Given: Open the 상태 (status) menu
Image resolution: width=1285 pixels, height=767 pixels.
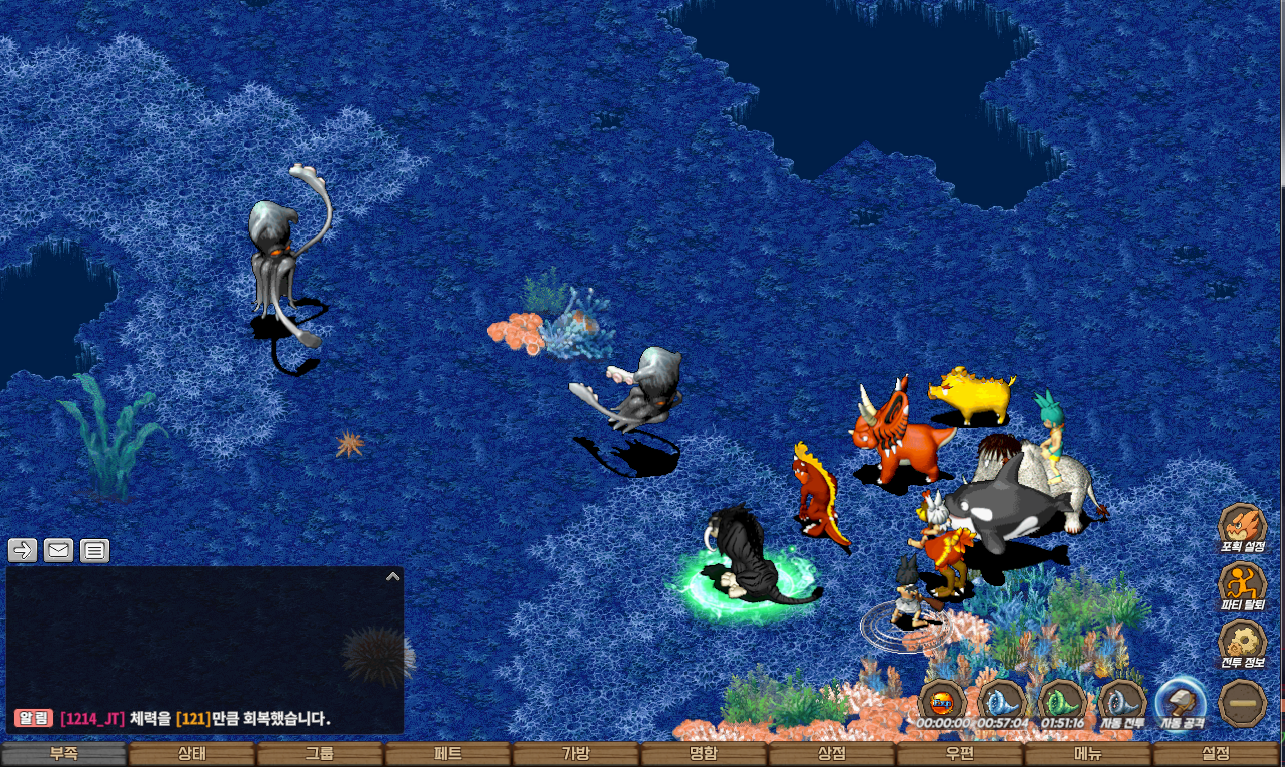Looking at the screenshot, I should point(192,755).
